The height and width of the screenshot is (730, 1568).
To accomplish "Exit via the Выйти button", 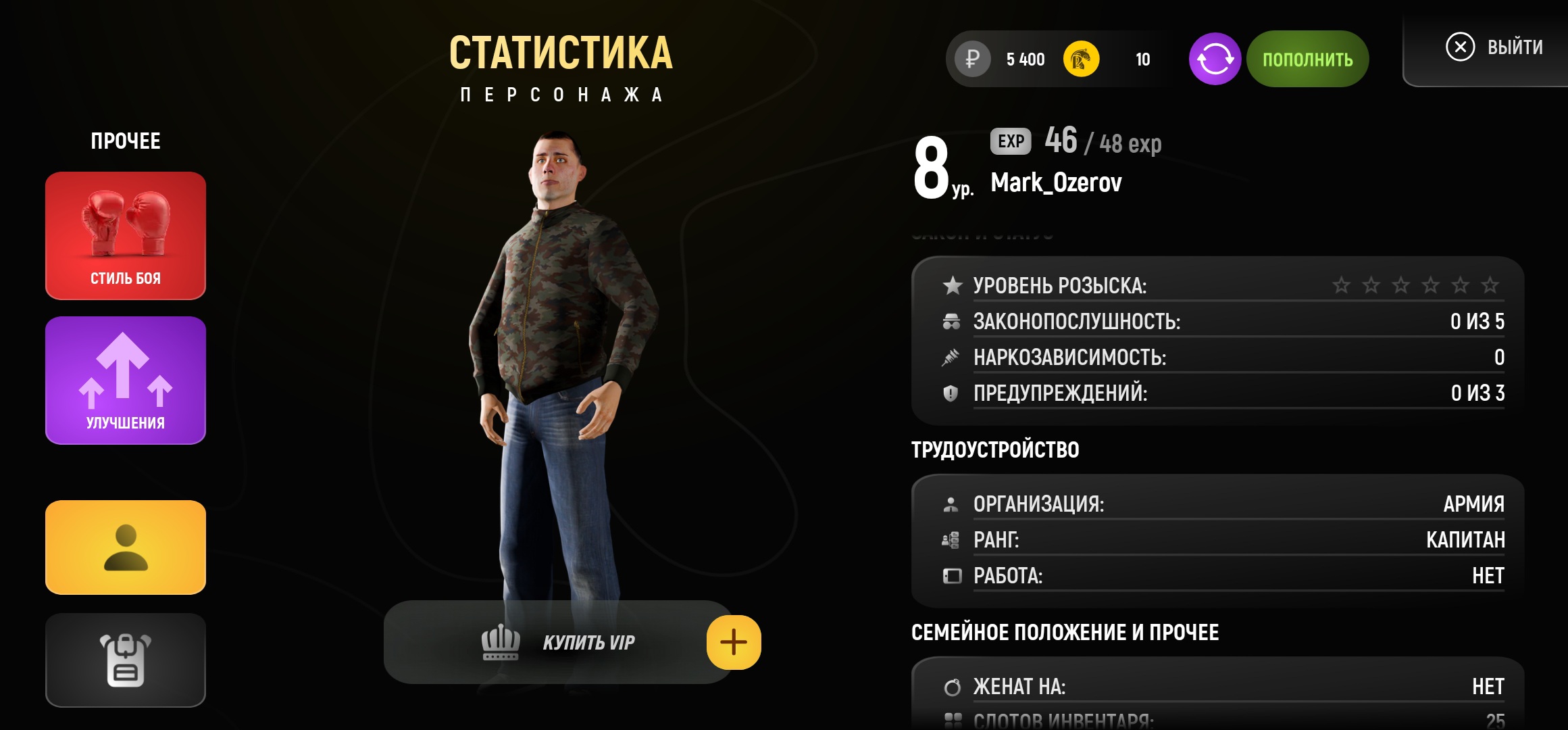I will pos(1494,47).
